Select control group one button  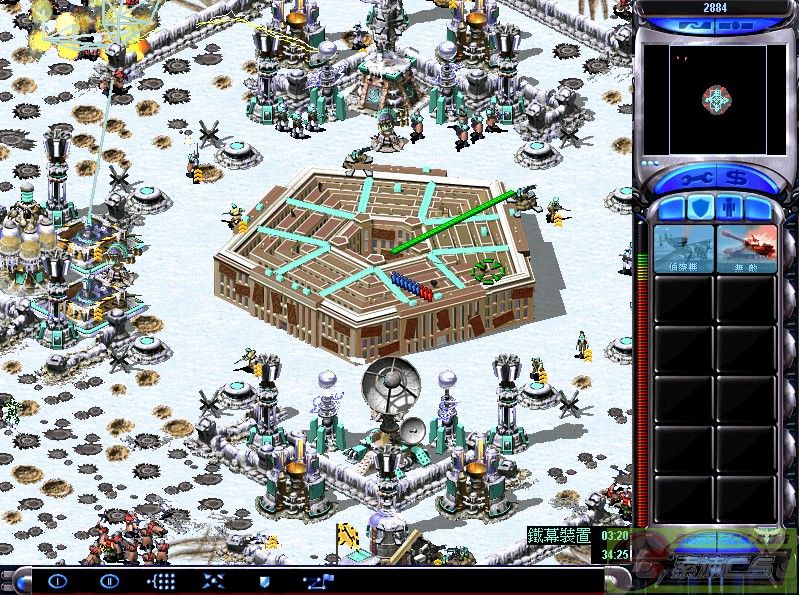point(57,580)
